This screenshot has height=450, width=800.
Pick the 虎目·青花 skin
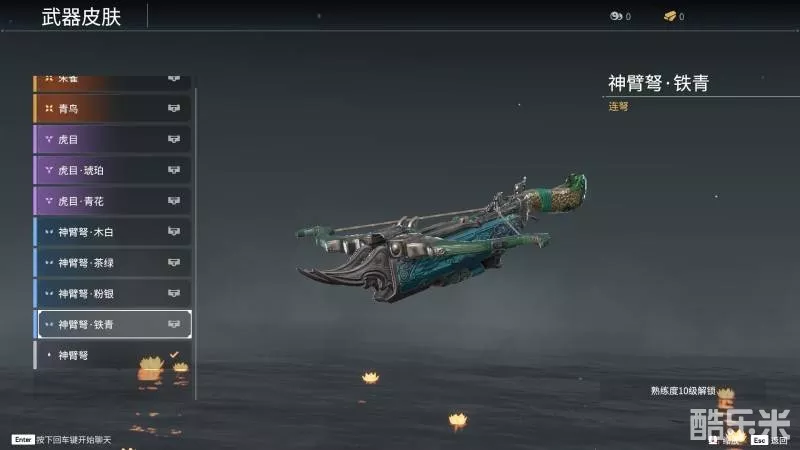(112, 201)
